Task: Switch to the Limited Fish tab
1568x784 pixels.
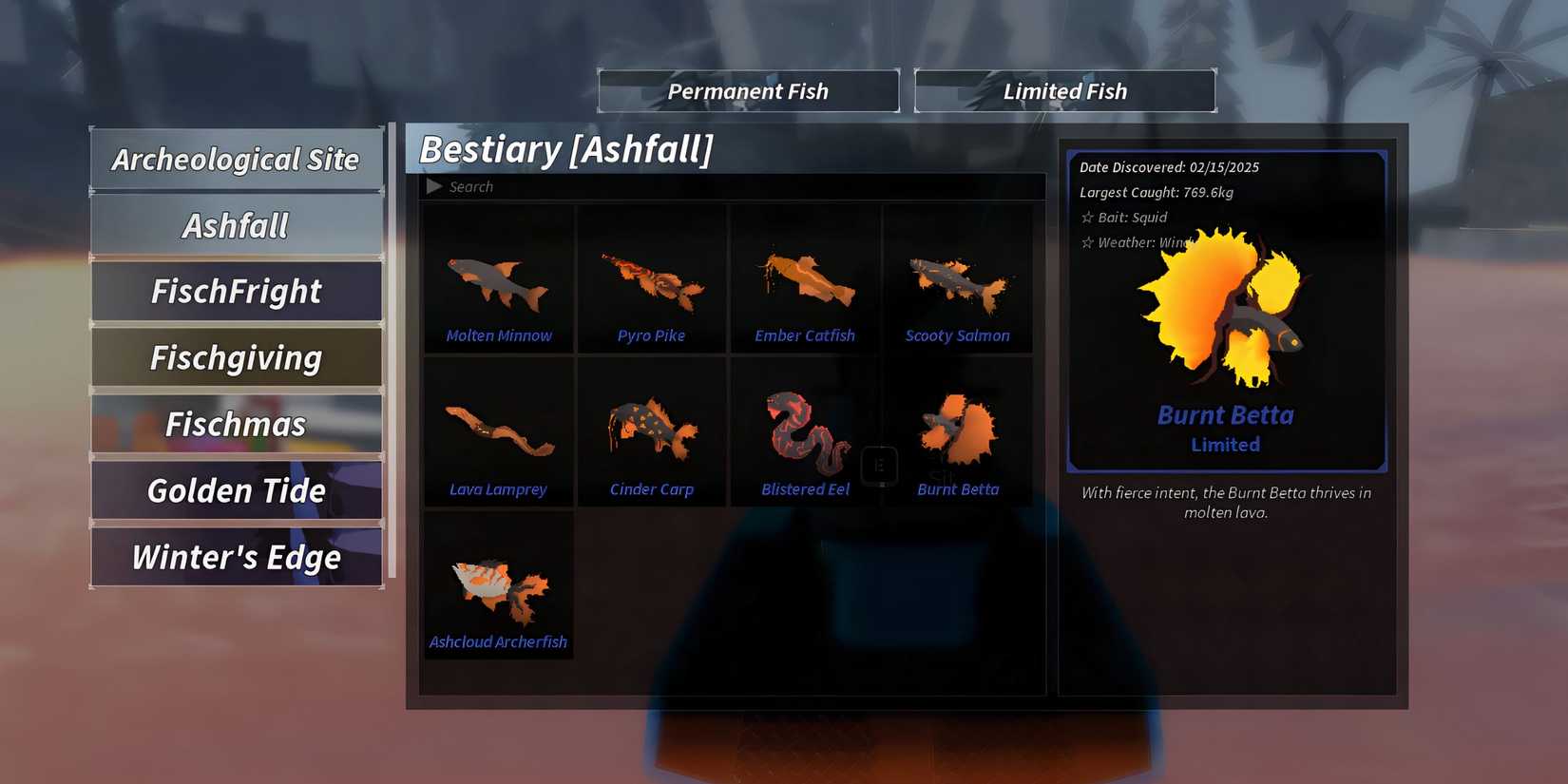Action: point(1064,90)
